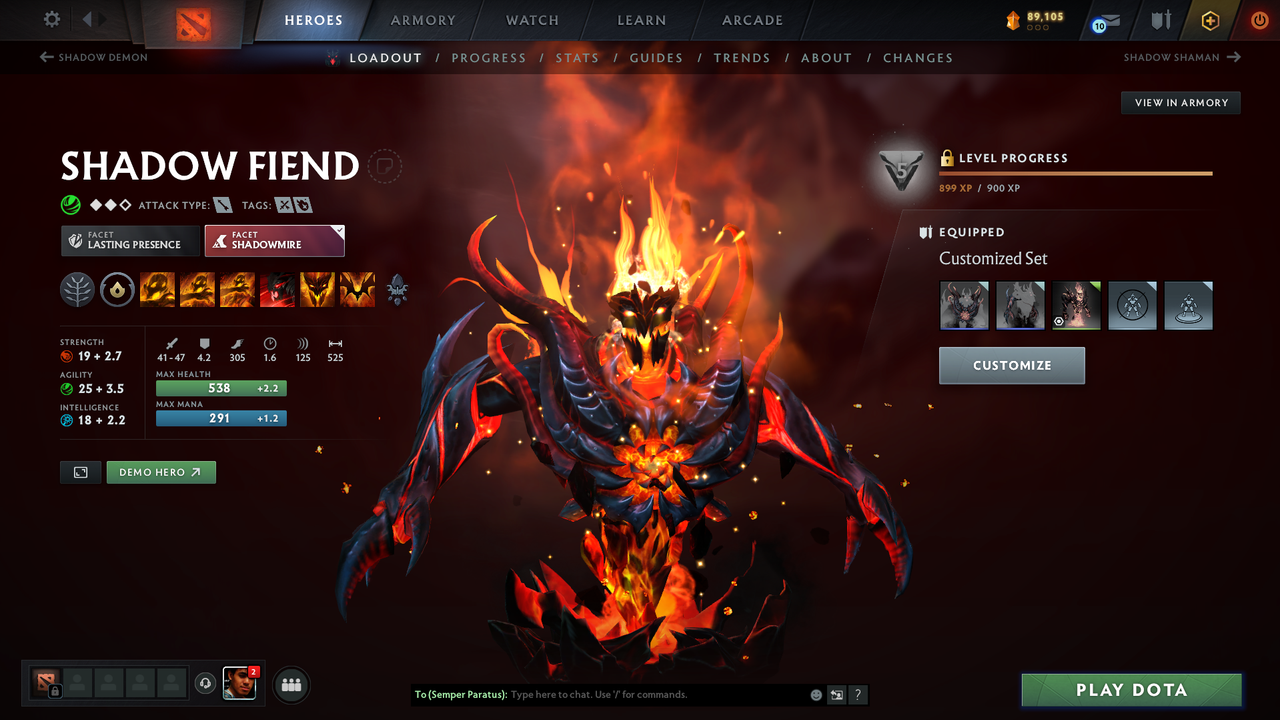This screenshot has width=1280, height=720.
Task: Click the power button icon
Action: tap(1259, 20)
